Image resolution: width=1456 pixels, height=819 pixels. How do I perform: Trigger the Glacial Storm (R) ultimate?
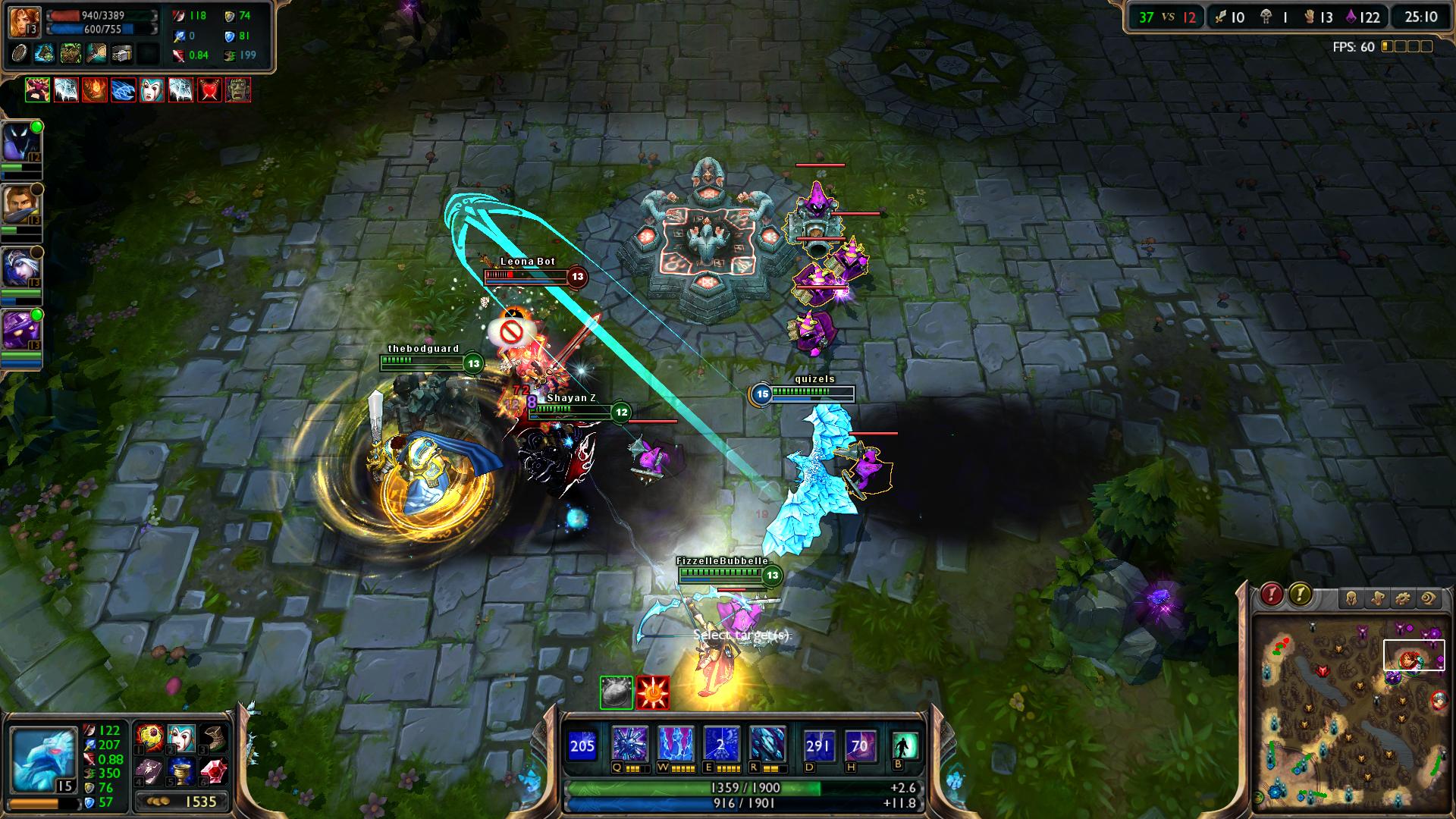pos(767,745)
